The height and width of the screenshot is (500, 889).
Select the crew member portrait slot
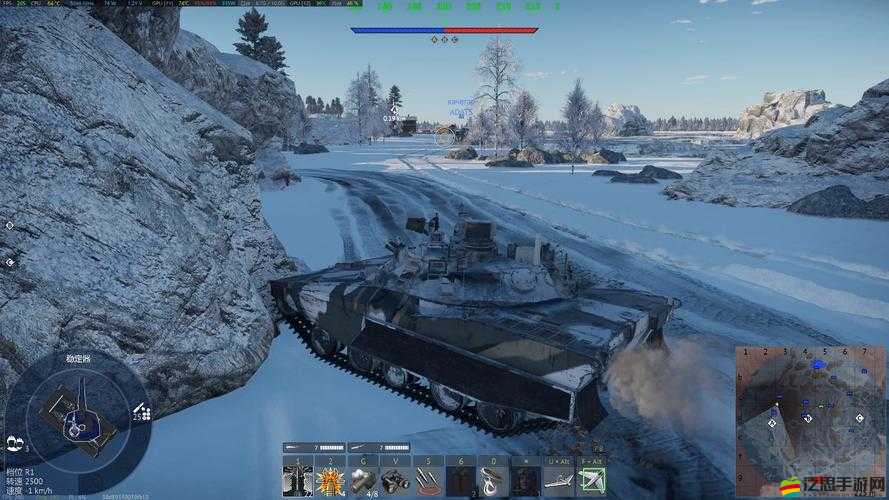526,480
